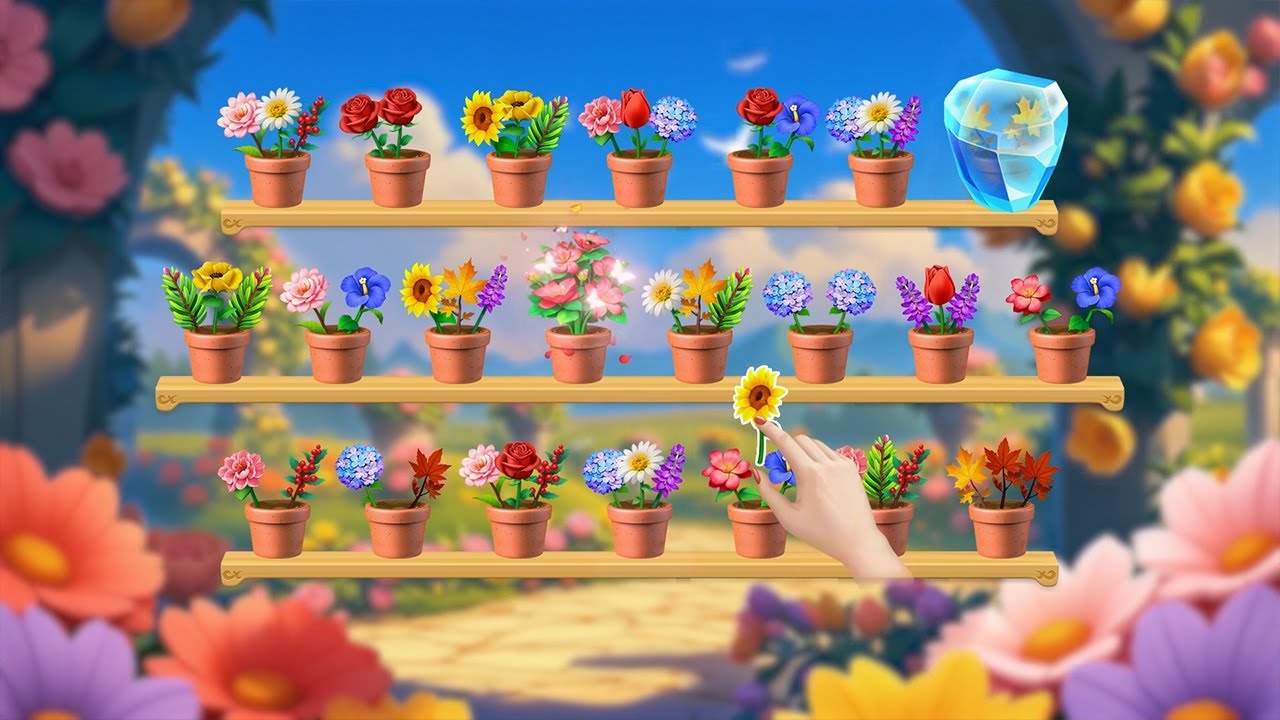Choose the pot with pink flower, rose and berries
Viewport: 1280px width, 720px height.
518,527
